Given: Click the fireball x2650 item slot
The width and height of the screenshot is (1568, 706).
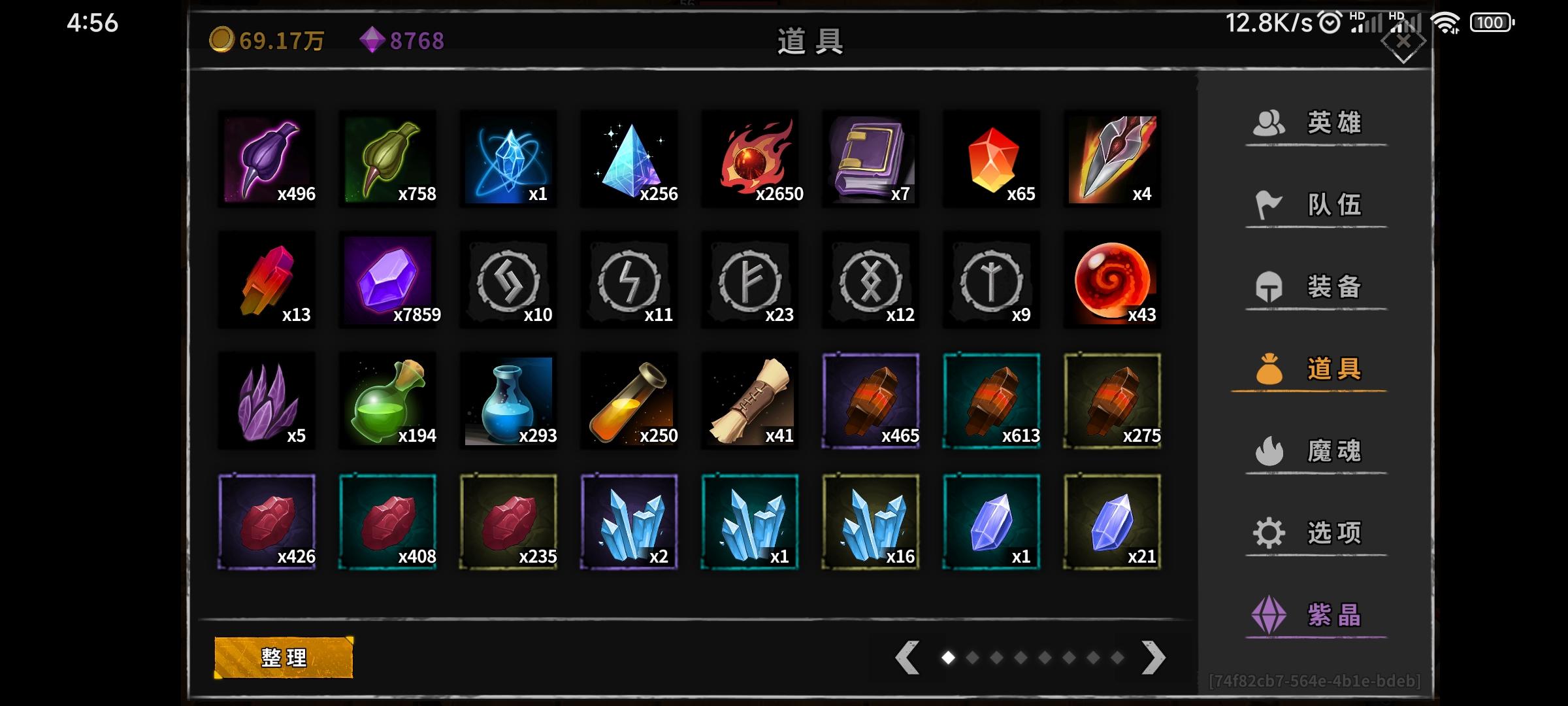Looking at the screenshot, I should tap(749, 160).
